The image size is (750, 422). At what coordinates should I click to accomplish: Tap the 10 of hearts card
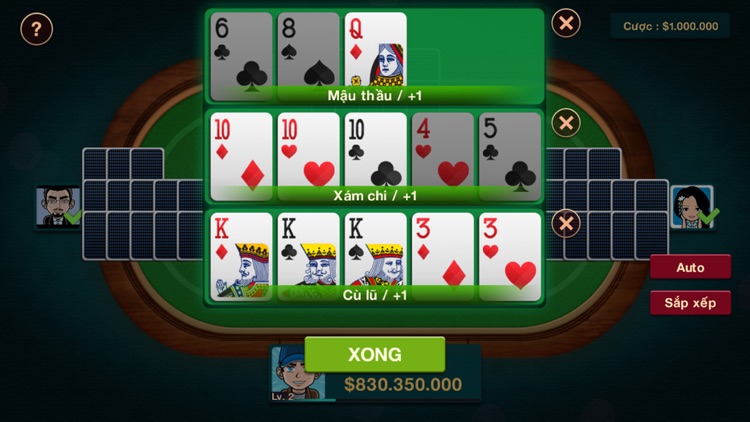click(308, 150)
